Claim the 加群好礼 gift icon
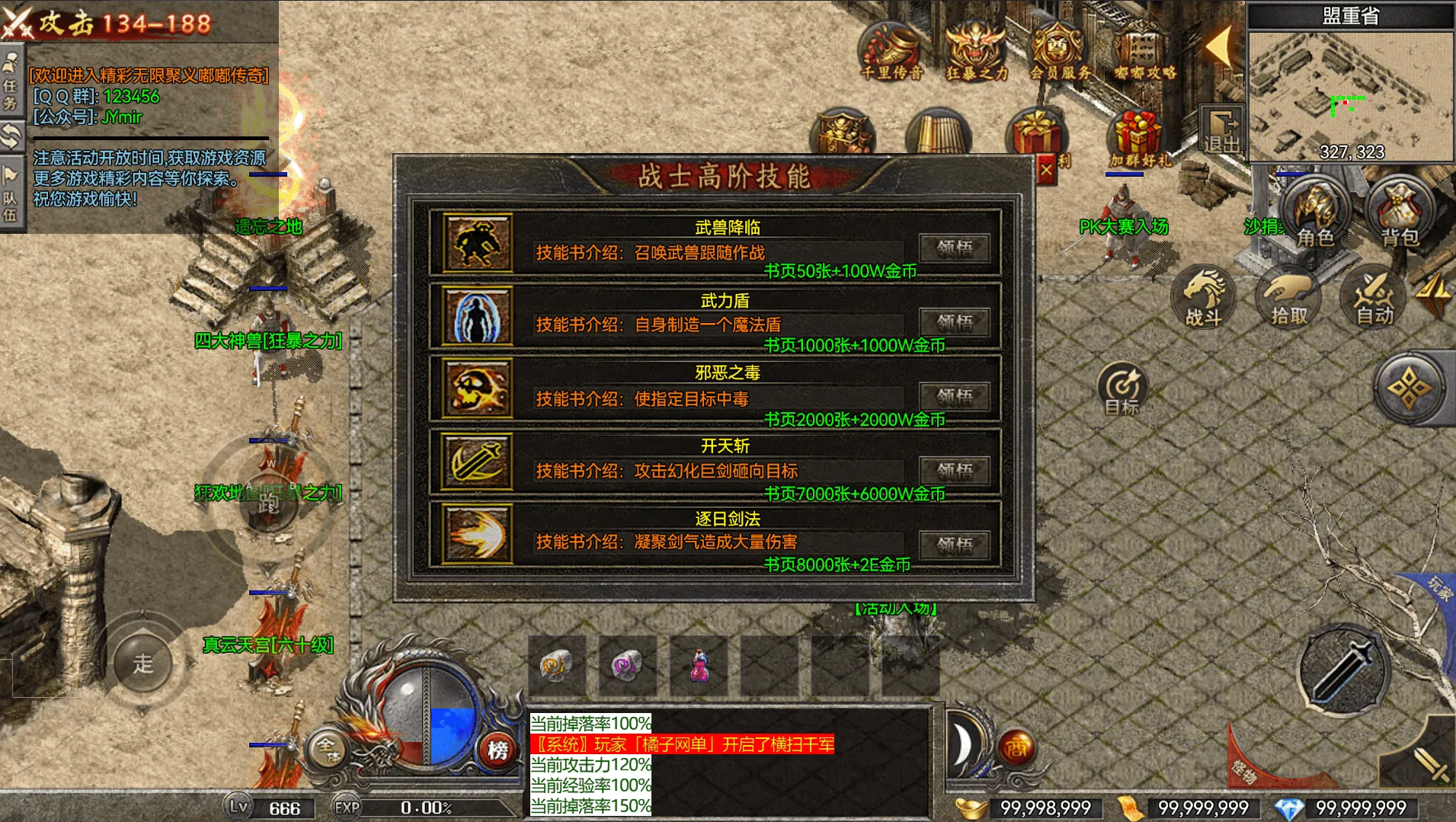Screen dimensions: 1456x822 [1139, 139]
